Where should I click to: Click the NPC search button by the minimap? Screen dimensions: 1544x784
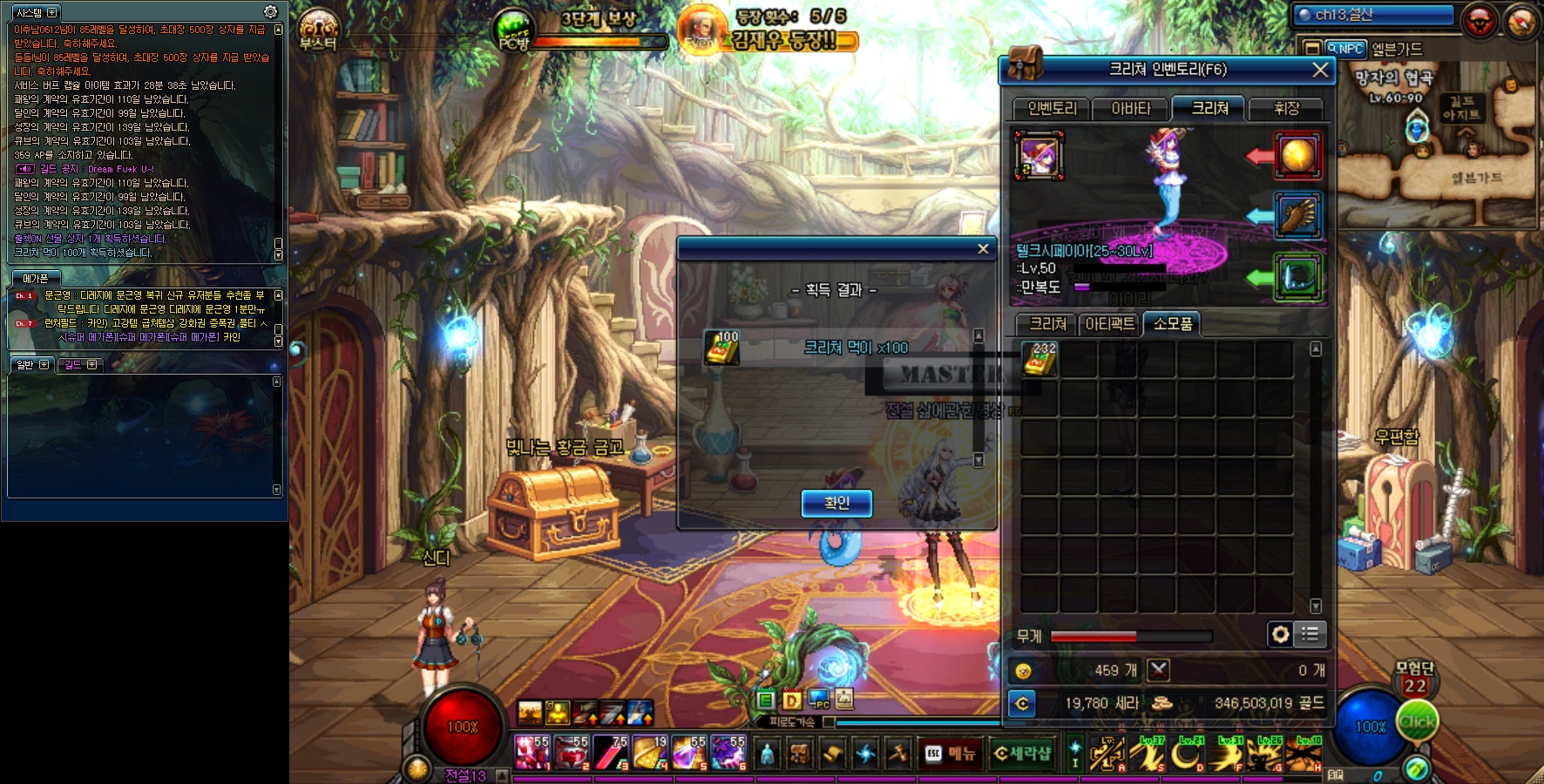click(x=1344, y=49)
